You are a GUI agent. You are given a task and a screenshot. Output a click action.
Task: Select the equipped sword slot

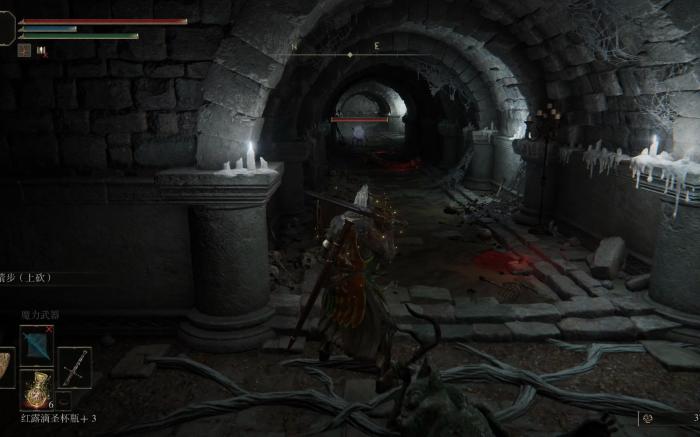[x=75, y=366]
